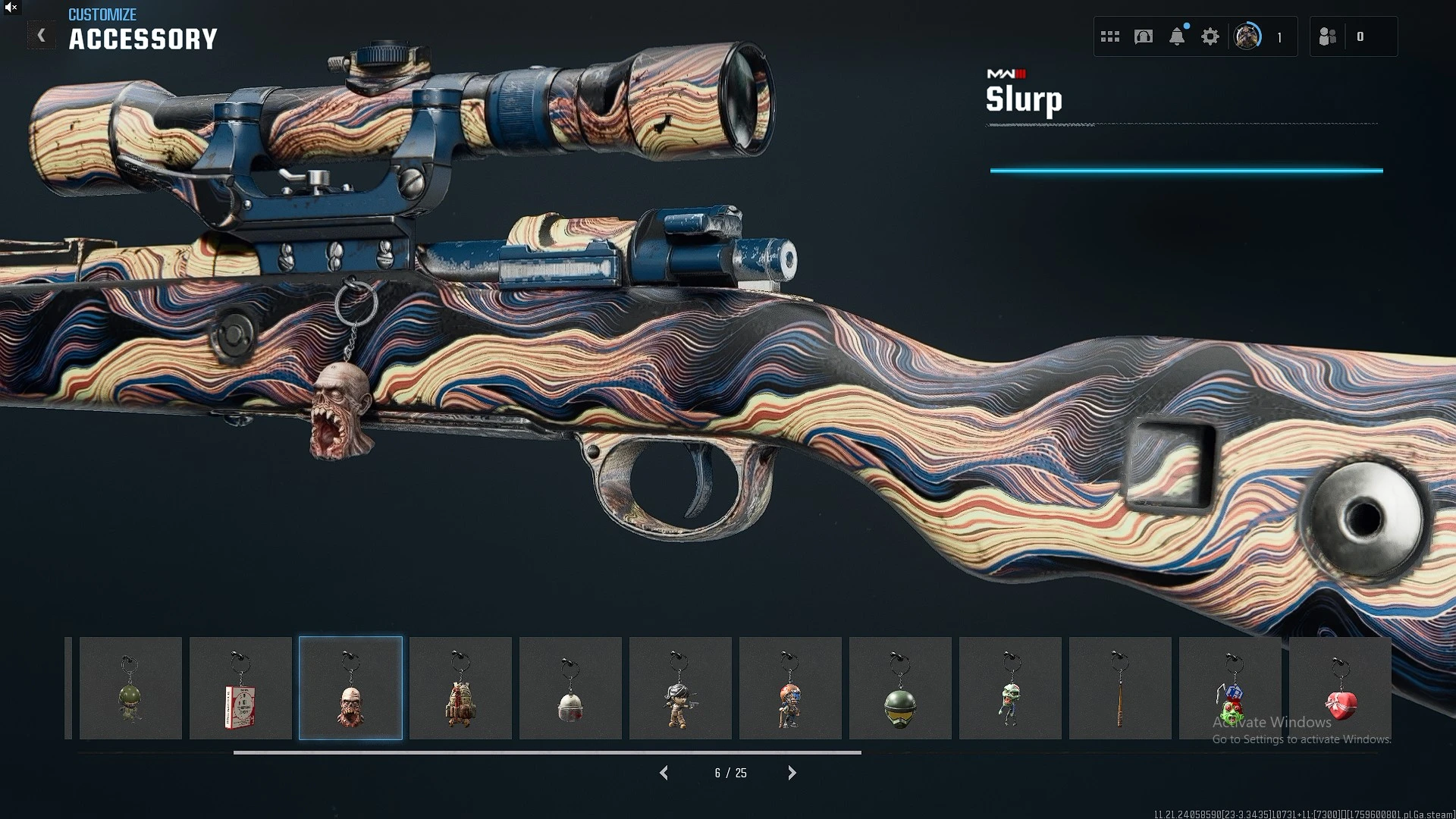Pick the bloodied white helmet charm
Viewport: 1456px width, 819px height.
pyautogui.click(x=570, y=689)
